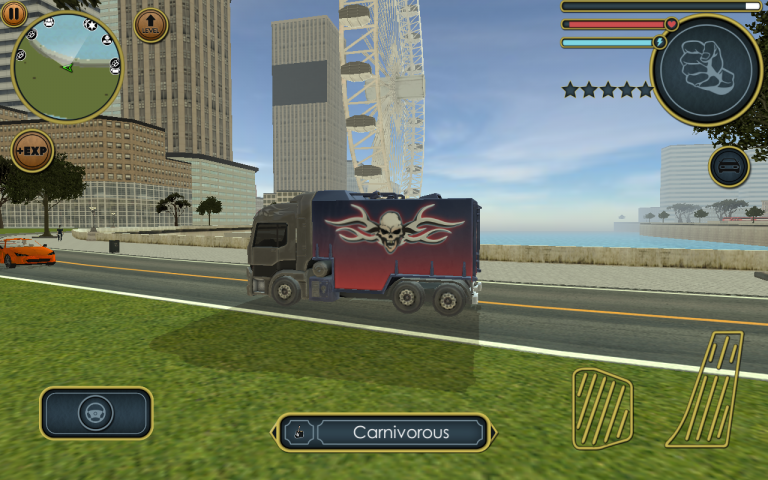The width and height of the screenshot is (768, 480).
Task: Tap the car icon button
Action: pyautogui.click(x=729, y=167)
